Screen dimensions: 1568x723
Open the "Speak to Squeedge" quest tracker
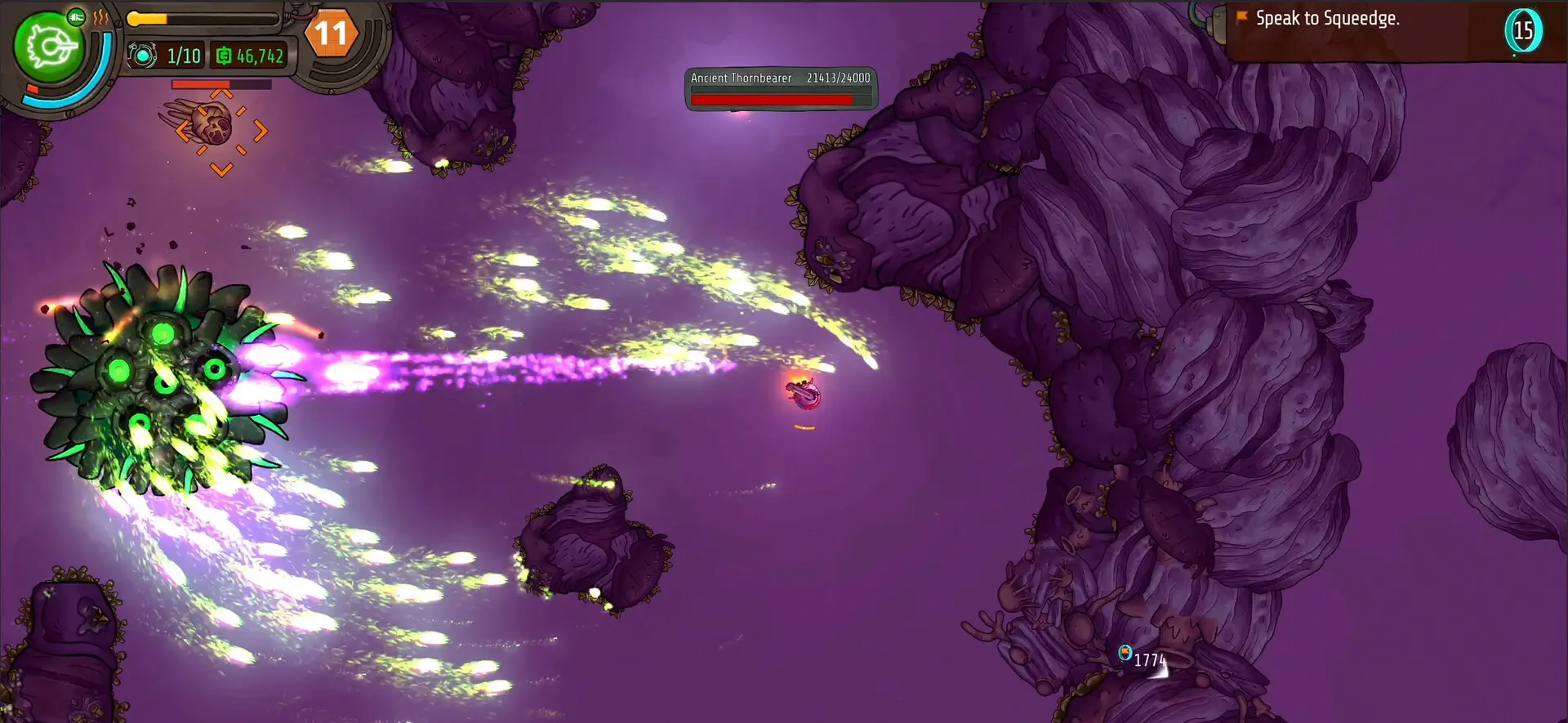coord(1327,19)
